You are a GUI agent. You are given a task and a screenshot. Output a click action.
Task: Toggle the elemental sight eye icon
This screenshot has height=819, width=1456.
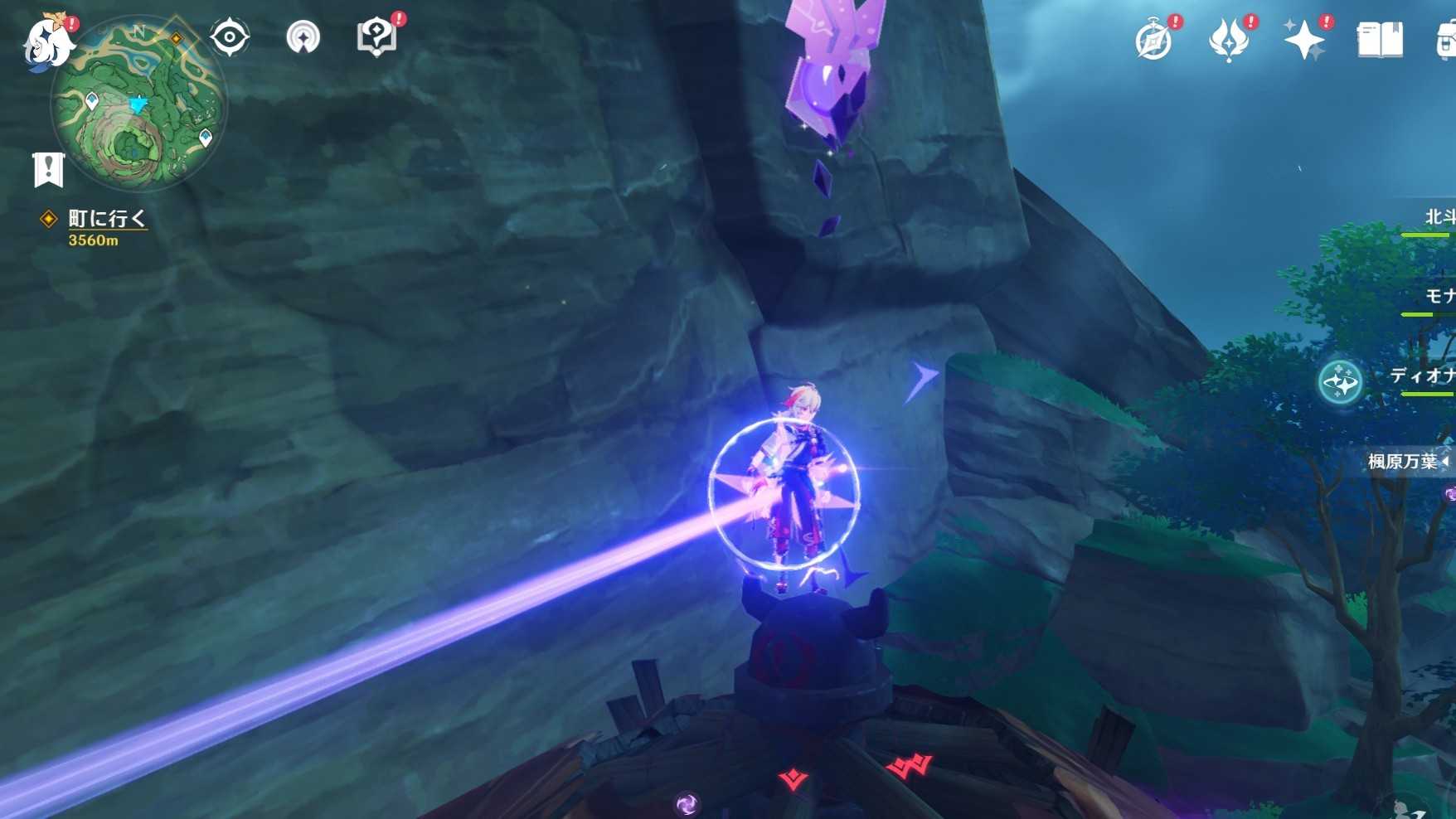pos(229,37)
